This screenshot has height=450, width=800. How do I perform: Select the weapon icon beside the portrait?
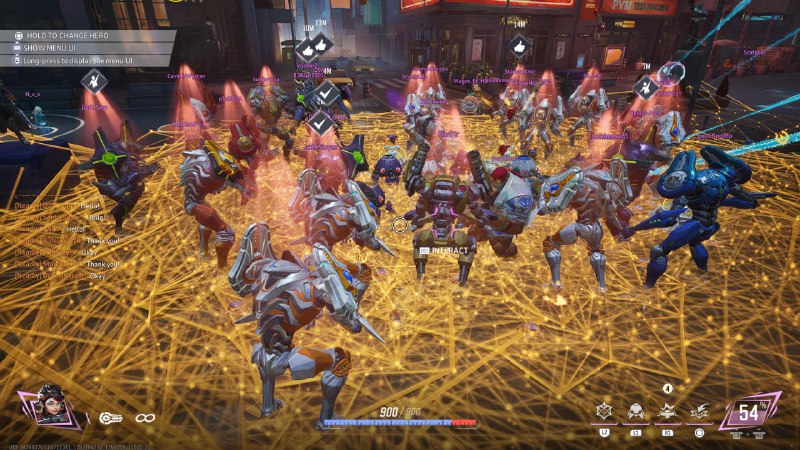click(110, 417)
